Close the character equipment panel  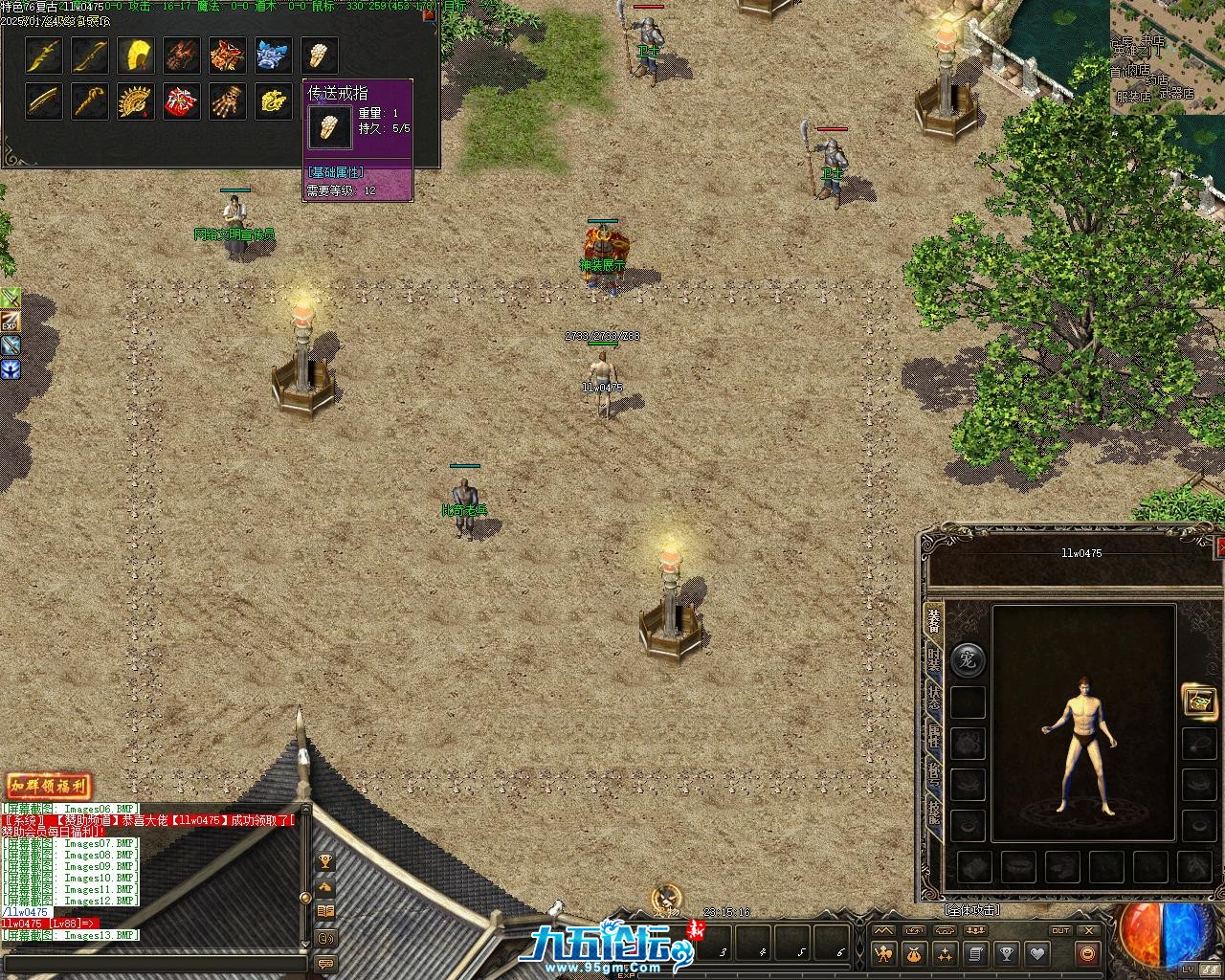(1219, 547)
